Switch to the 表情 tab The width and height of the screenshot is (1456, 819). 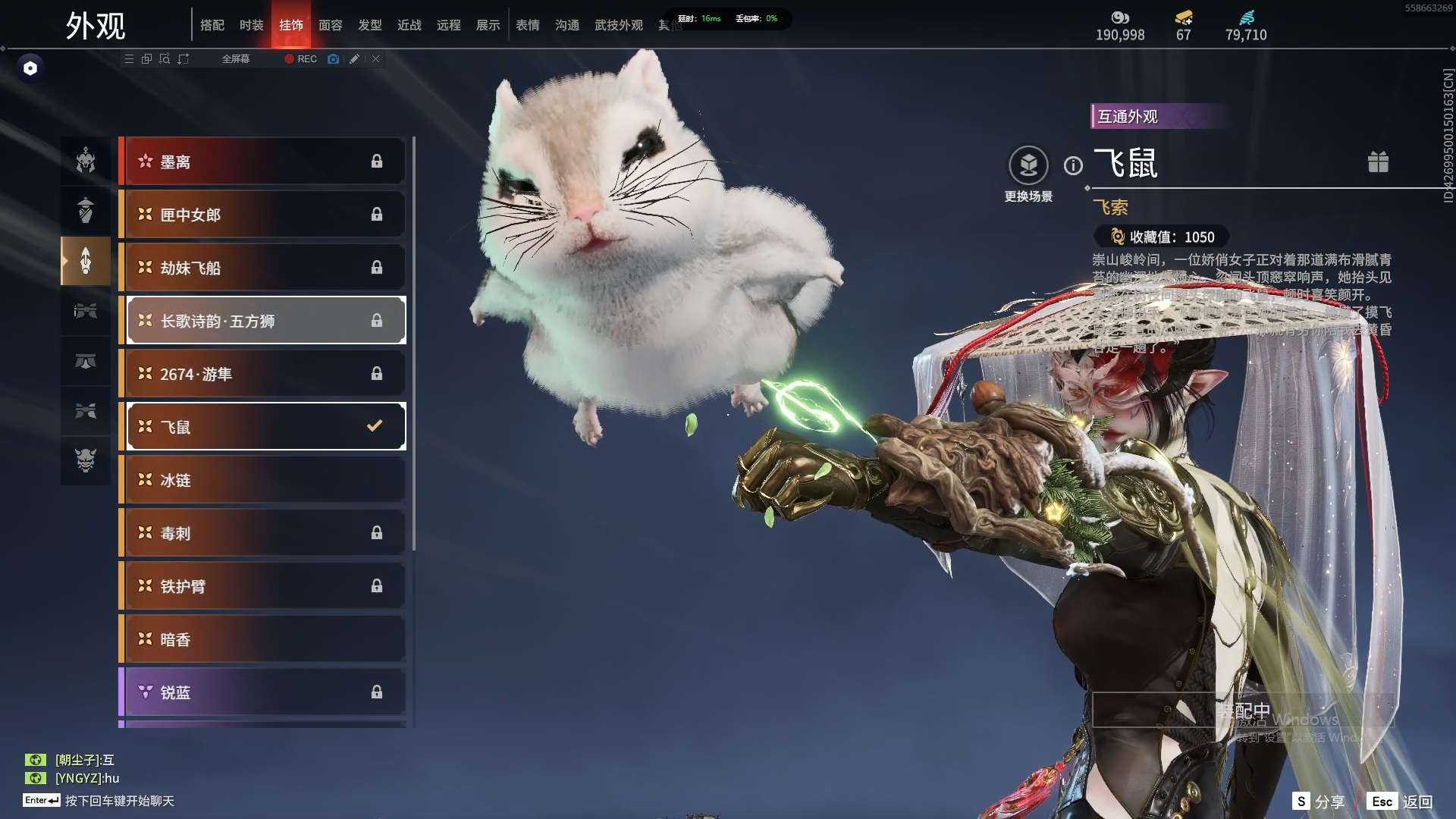527,25
